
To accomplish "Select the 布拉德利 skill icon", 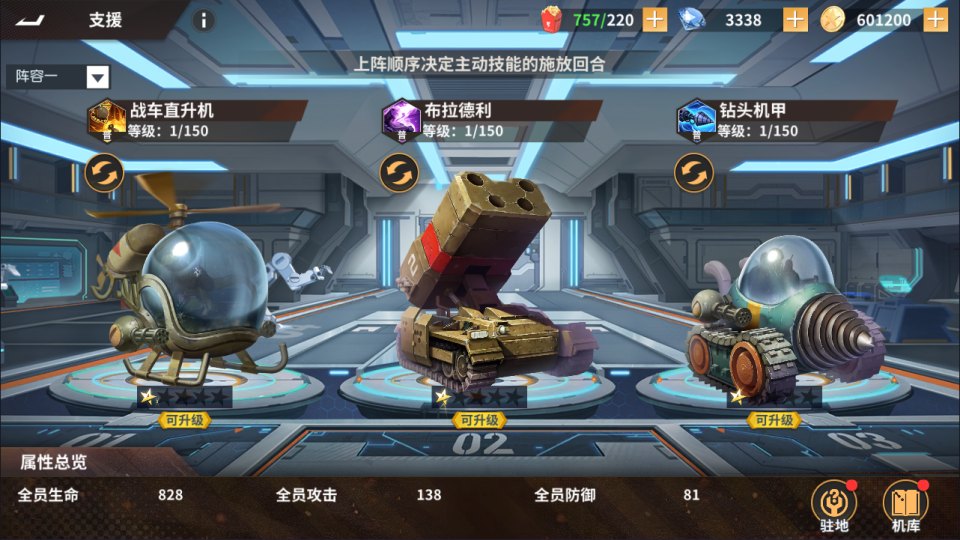I will [x=400, y=119].
